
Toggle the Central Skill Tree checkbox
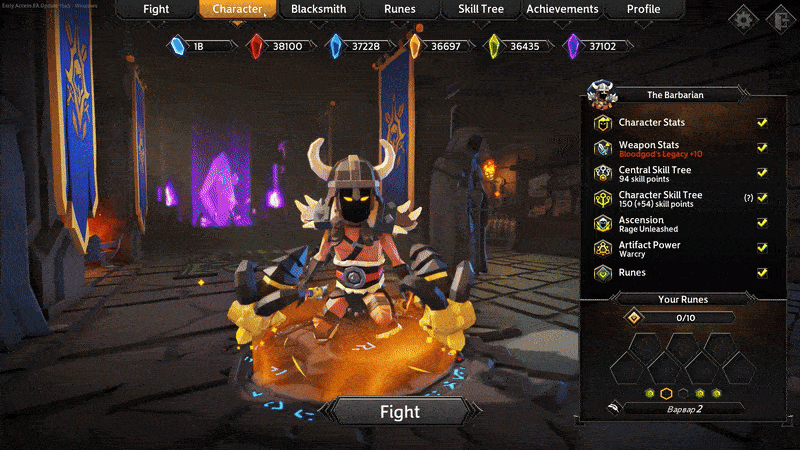pos(762,173)
